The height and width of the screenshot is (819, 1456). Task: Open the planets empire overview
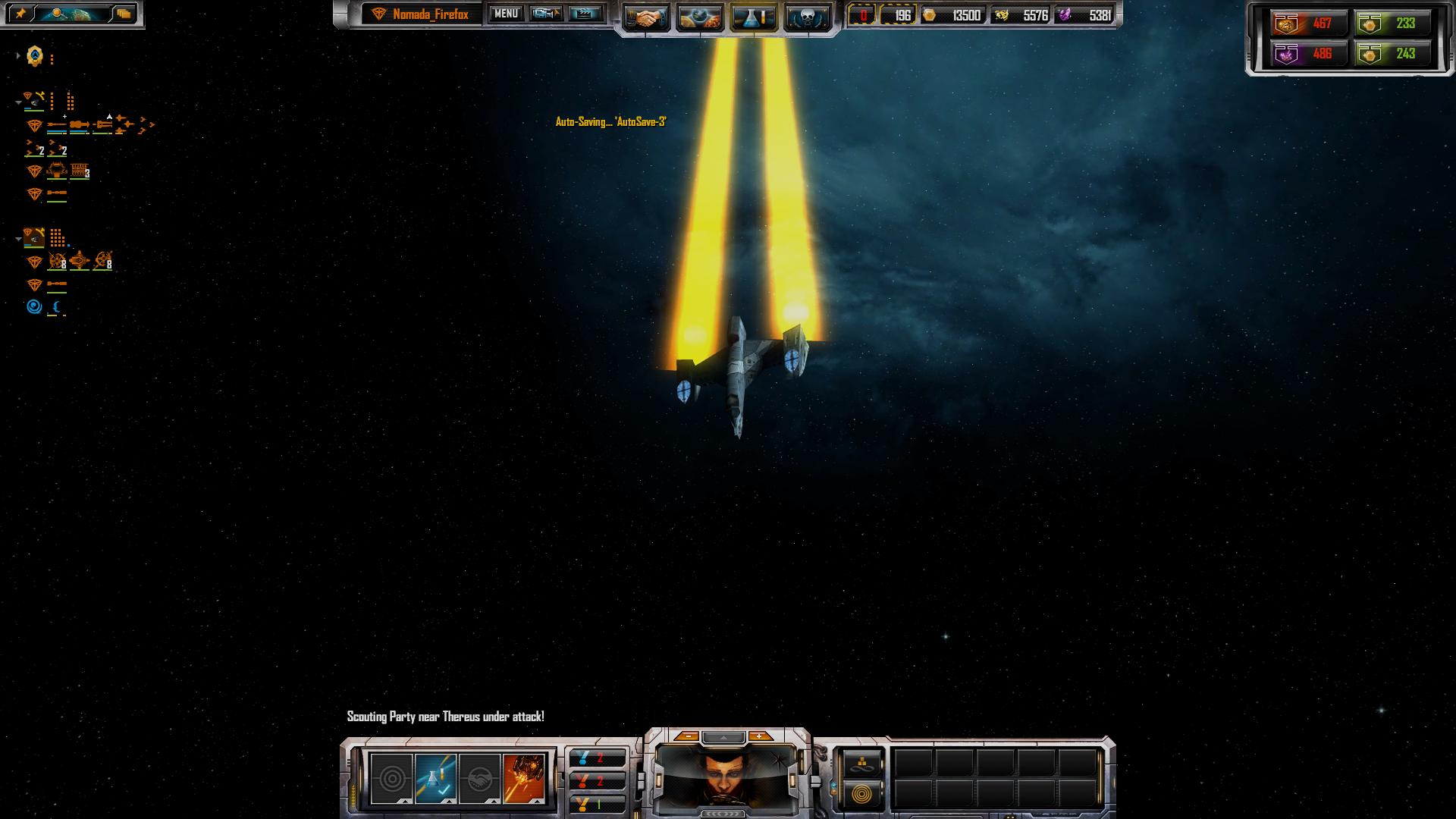(x=700, y=17)
